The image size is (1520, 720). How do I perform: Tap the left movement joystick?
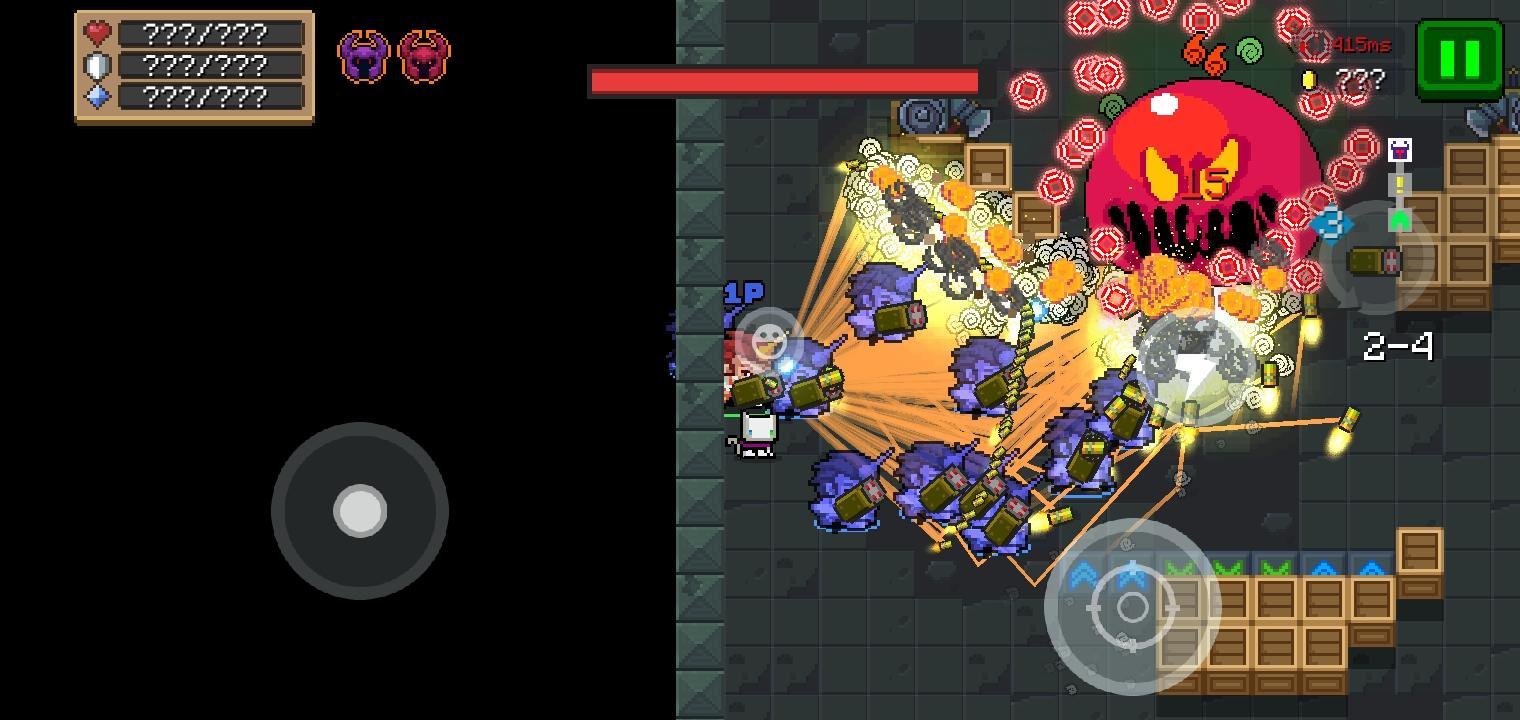pos(360,511)
